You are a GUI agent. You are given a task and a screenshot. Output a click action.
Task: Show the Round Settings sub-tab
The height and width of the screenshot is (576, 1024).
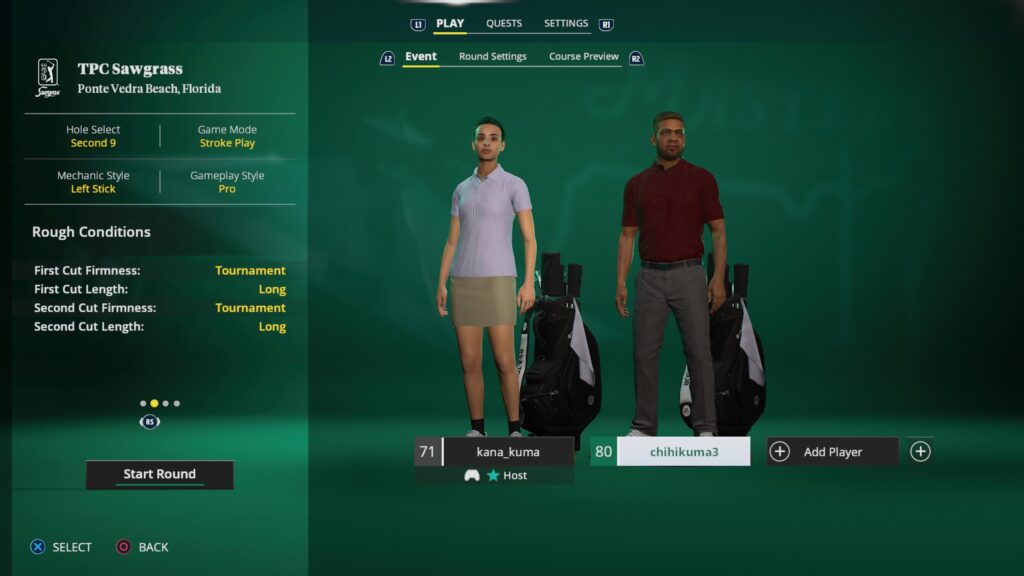492,57
